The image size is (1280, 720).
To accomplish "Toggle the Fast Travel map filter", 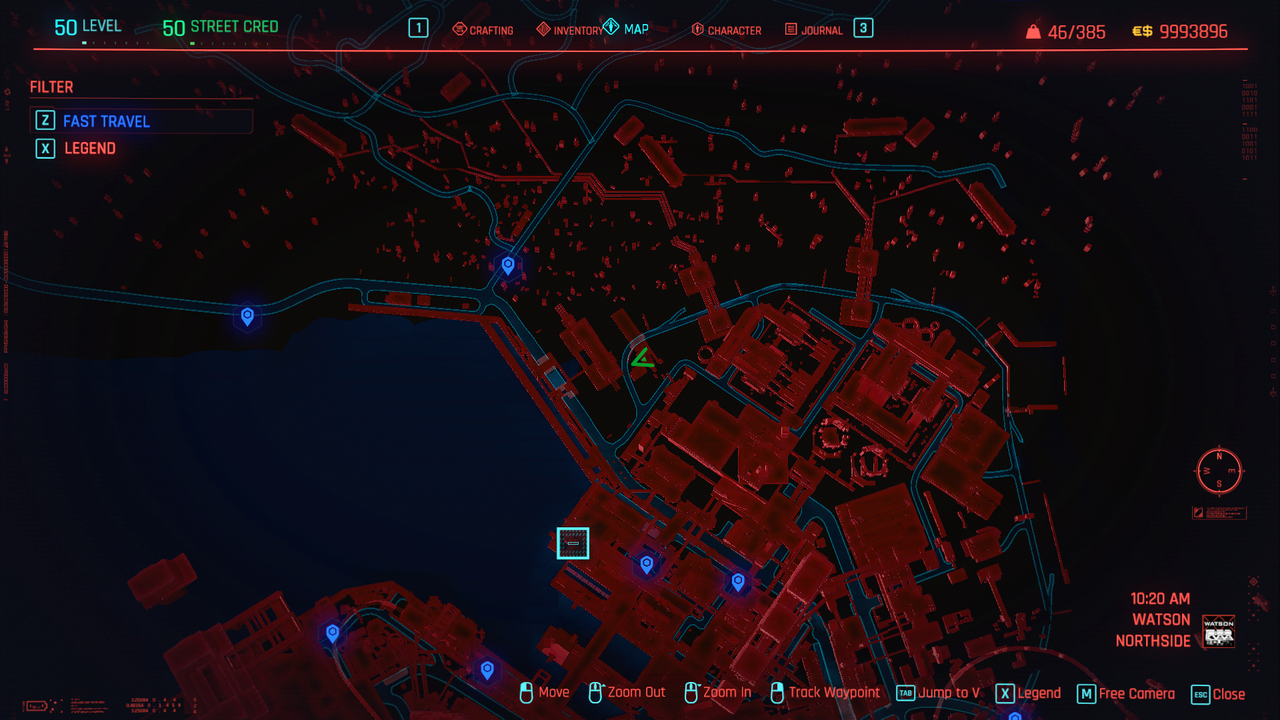I will (106, 121).
